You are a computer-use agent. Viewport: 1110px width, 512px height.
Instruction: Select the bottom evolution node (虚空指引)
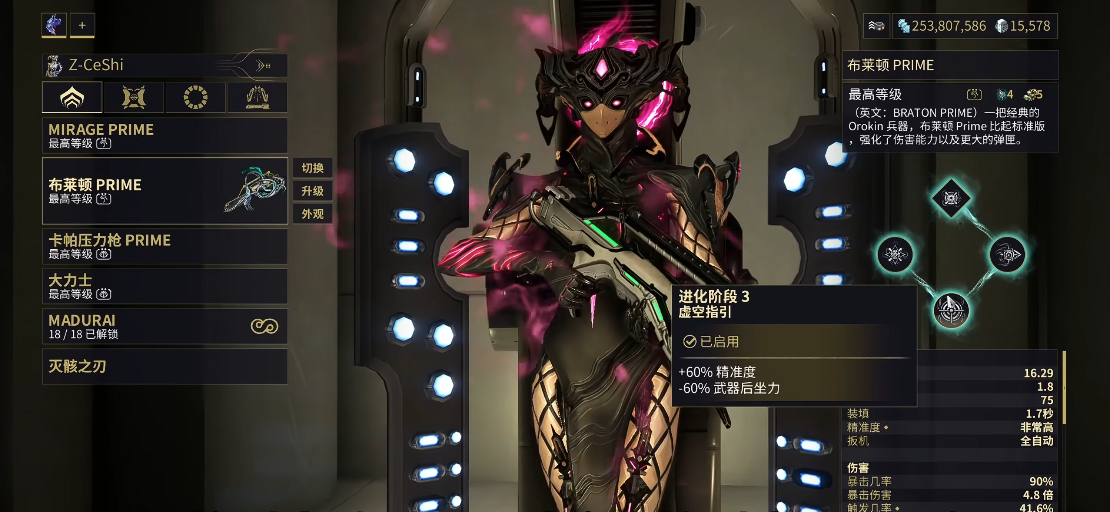(x=951, y=310)
